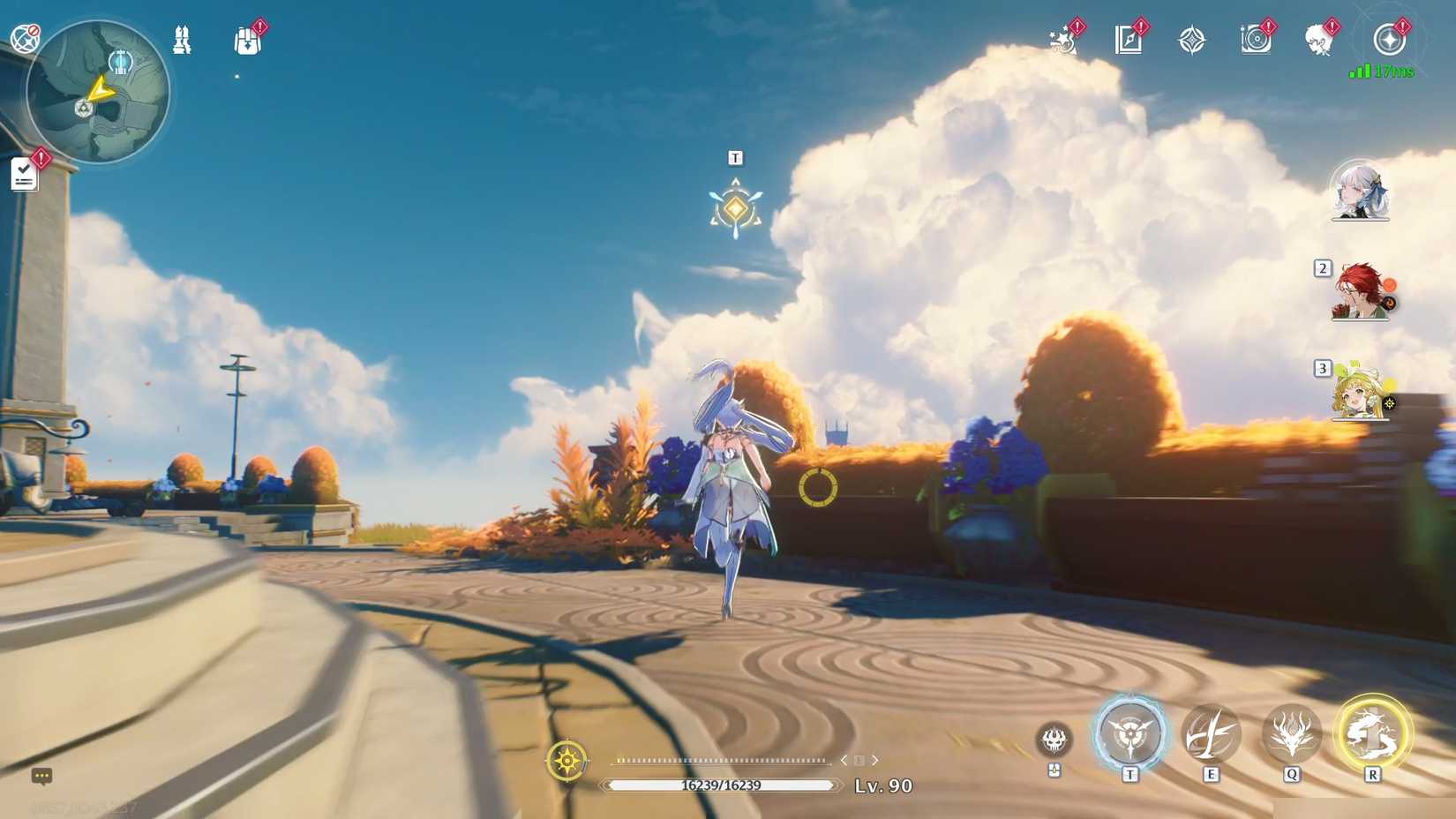The width and height of the screenshot is (1456, 819).
Task: Open the Events panel with alert badge
Action: (1063, 37)
